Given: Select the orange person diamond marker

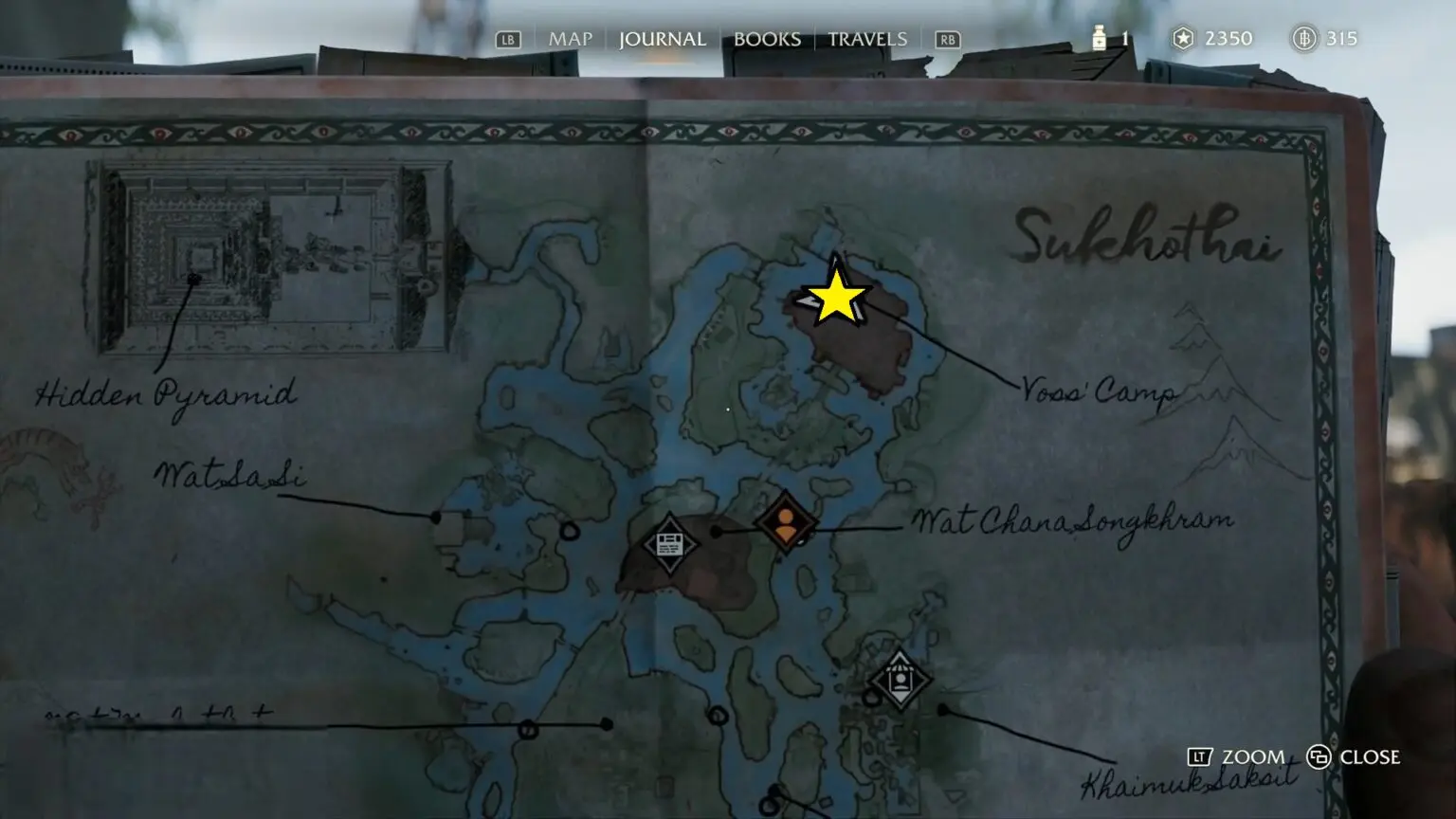Looking at the screenshot, I should click(786, 522).
